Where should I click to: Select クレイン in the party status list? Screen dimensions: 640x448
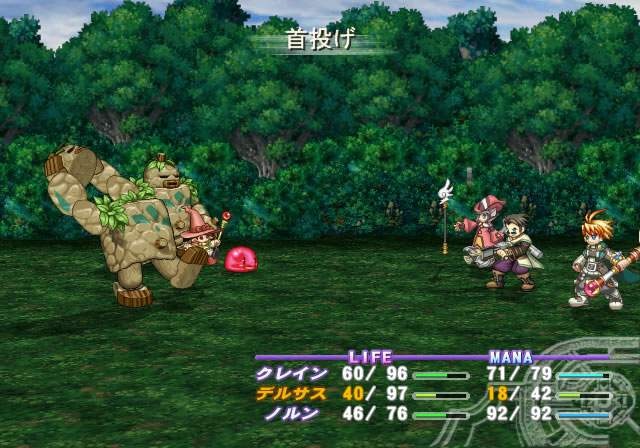pyautogui.click(x=291, y=374)
